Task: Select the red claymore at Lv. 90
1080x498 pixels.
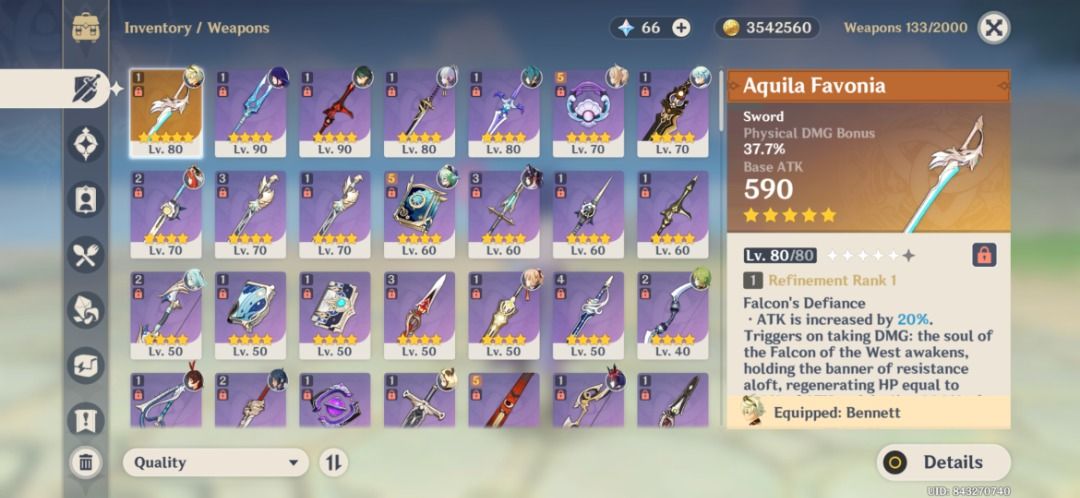Action: (335, 112)
